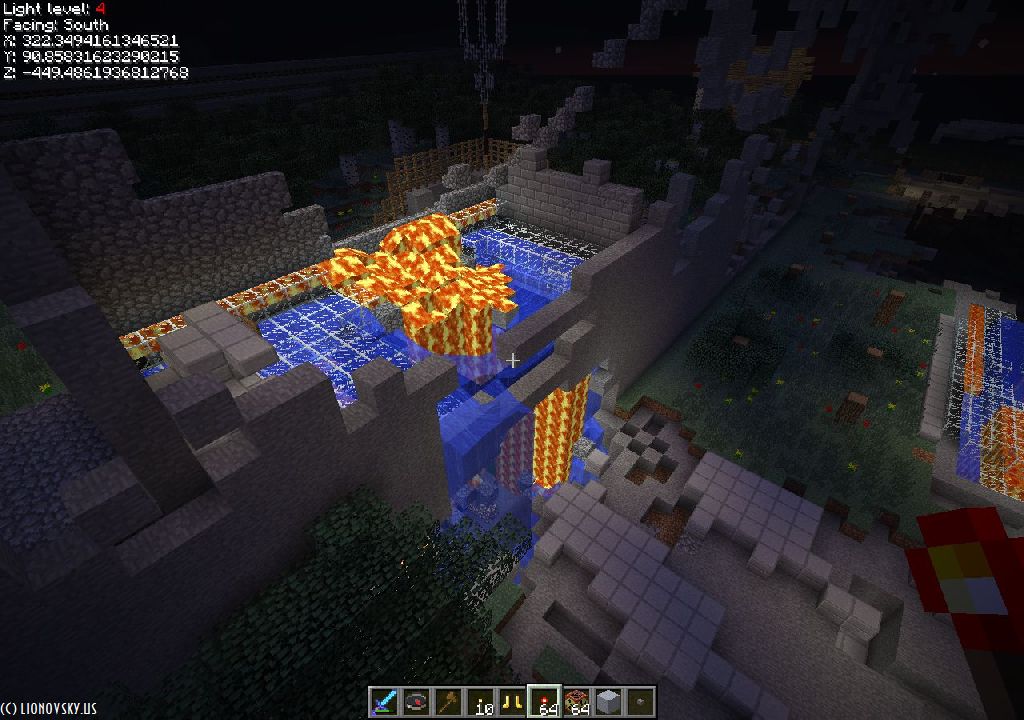Viewport: 1024px width, 720px height.
Task: Choose the patterned red block stack slot
Action: coord(577,702)
